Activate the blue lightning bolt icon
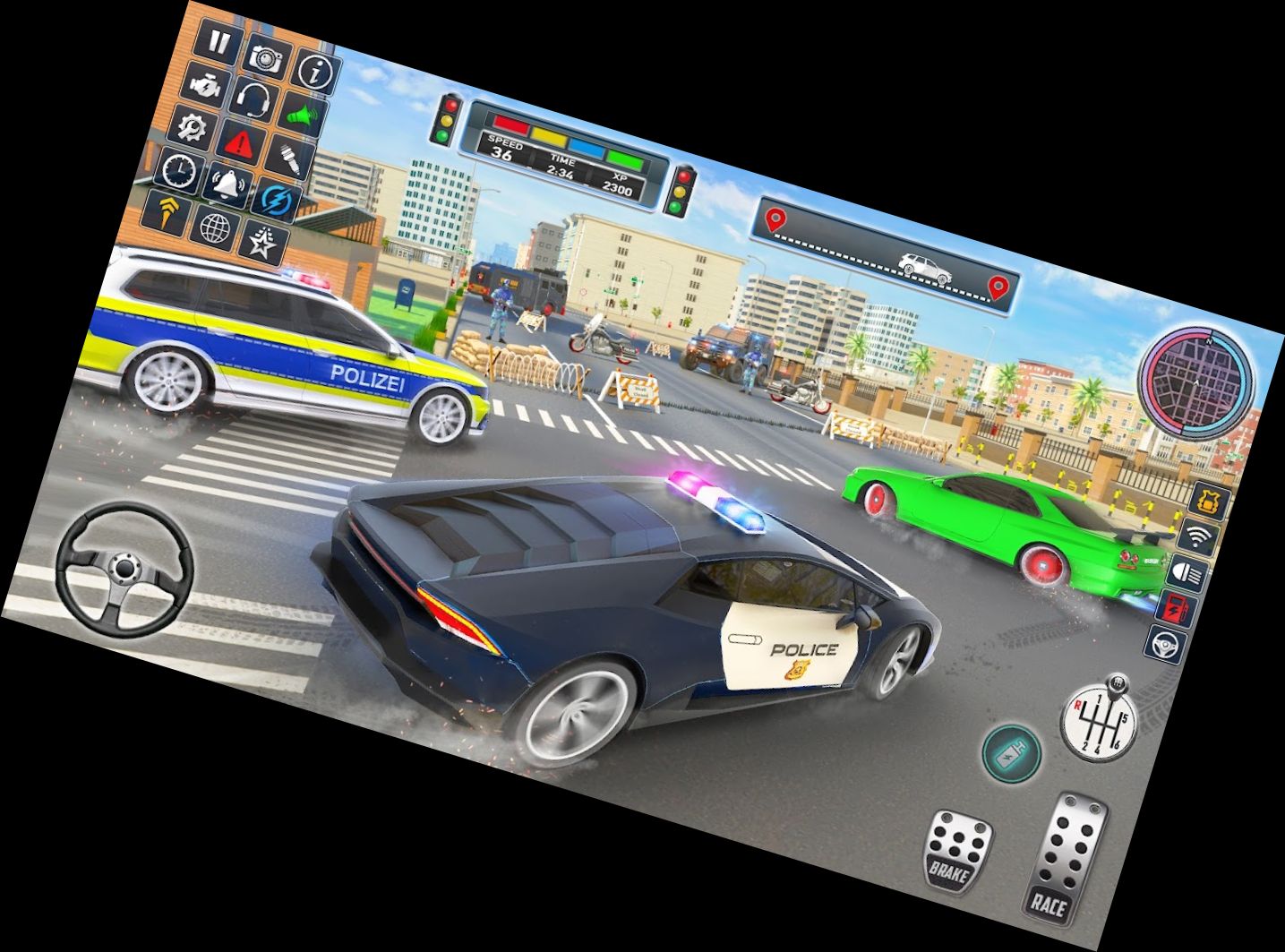The image size is (1285, 952). pyautogui.click(x=275, y=200)
